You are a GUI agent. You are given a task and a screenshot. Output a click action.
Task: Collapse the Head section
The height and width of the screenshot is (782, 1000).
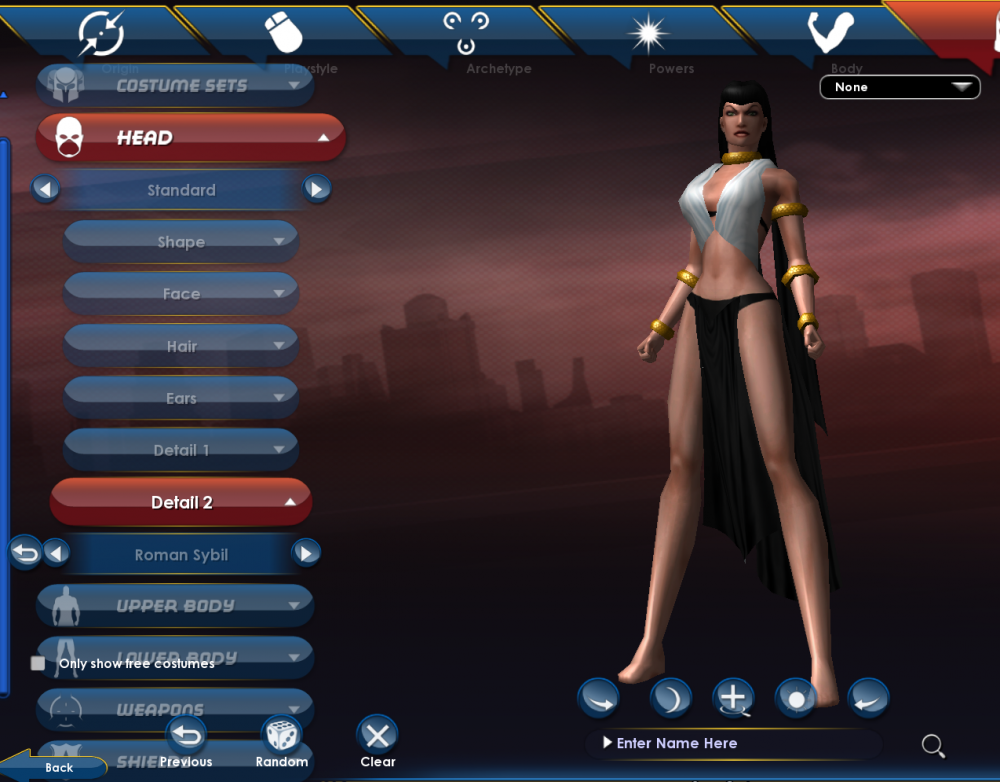pos(190,138)
